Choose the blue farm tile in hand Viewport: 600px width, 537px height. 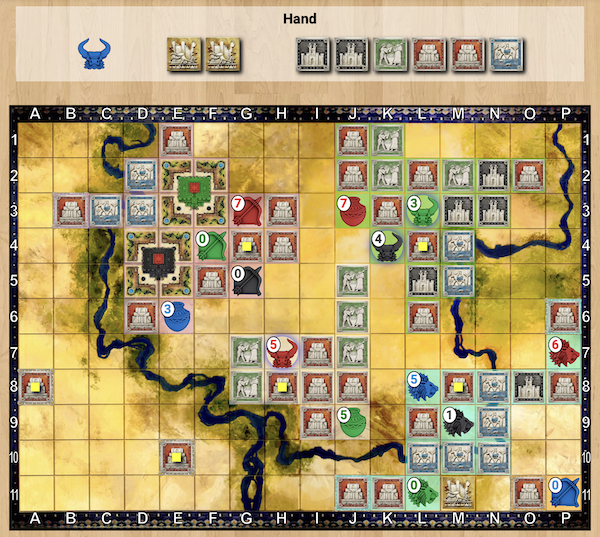coord(505,54)
